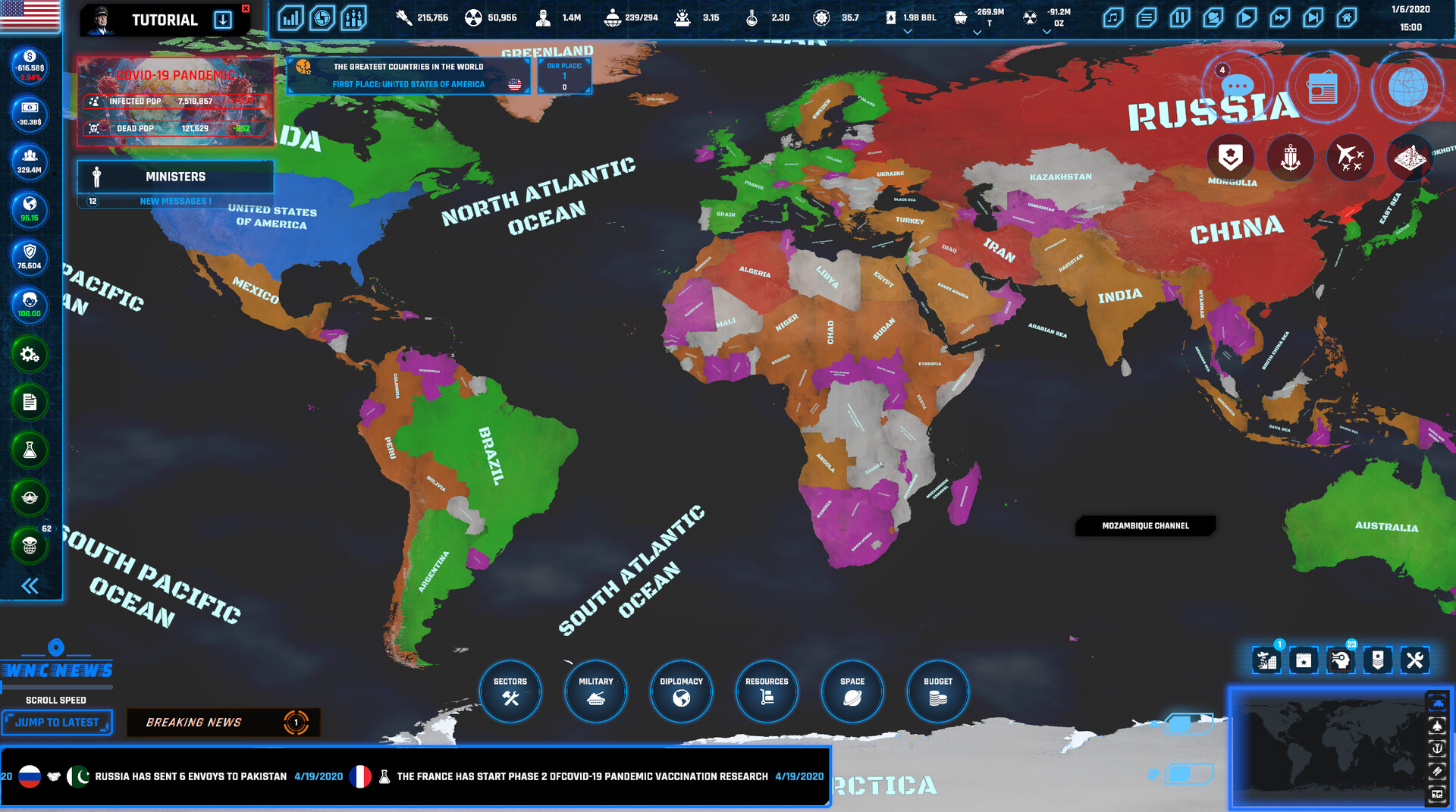The image size is (1456, 812).
Task: Open the Diplomacy menu at the bottom
Action: pyautogui.click(x=681, y=691)
